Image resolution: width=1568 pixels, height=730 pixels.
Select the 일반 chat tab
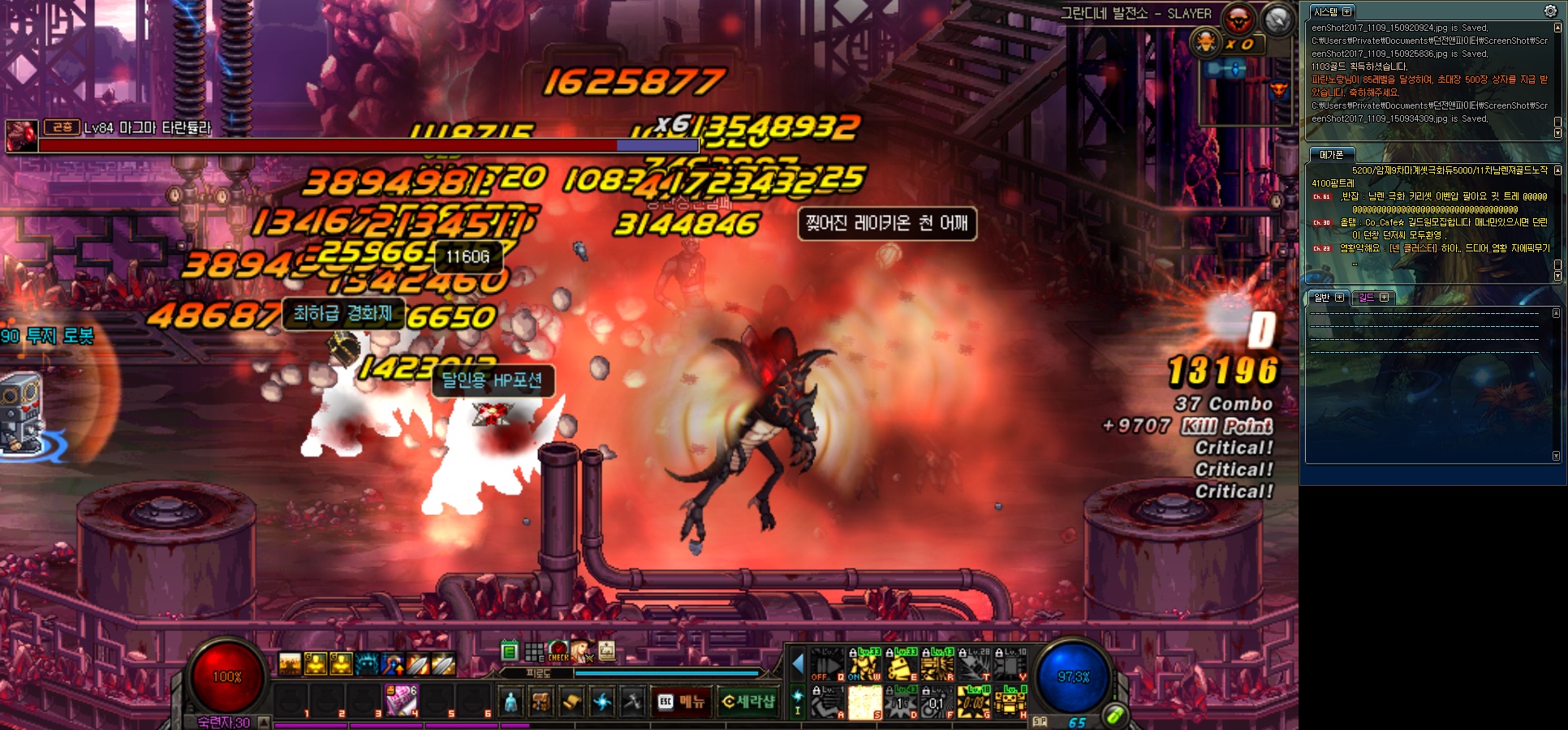[1326, 298]
